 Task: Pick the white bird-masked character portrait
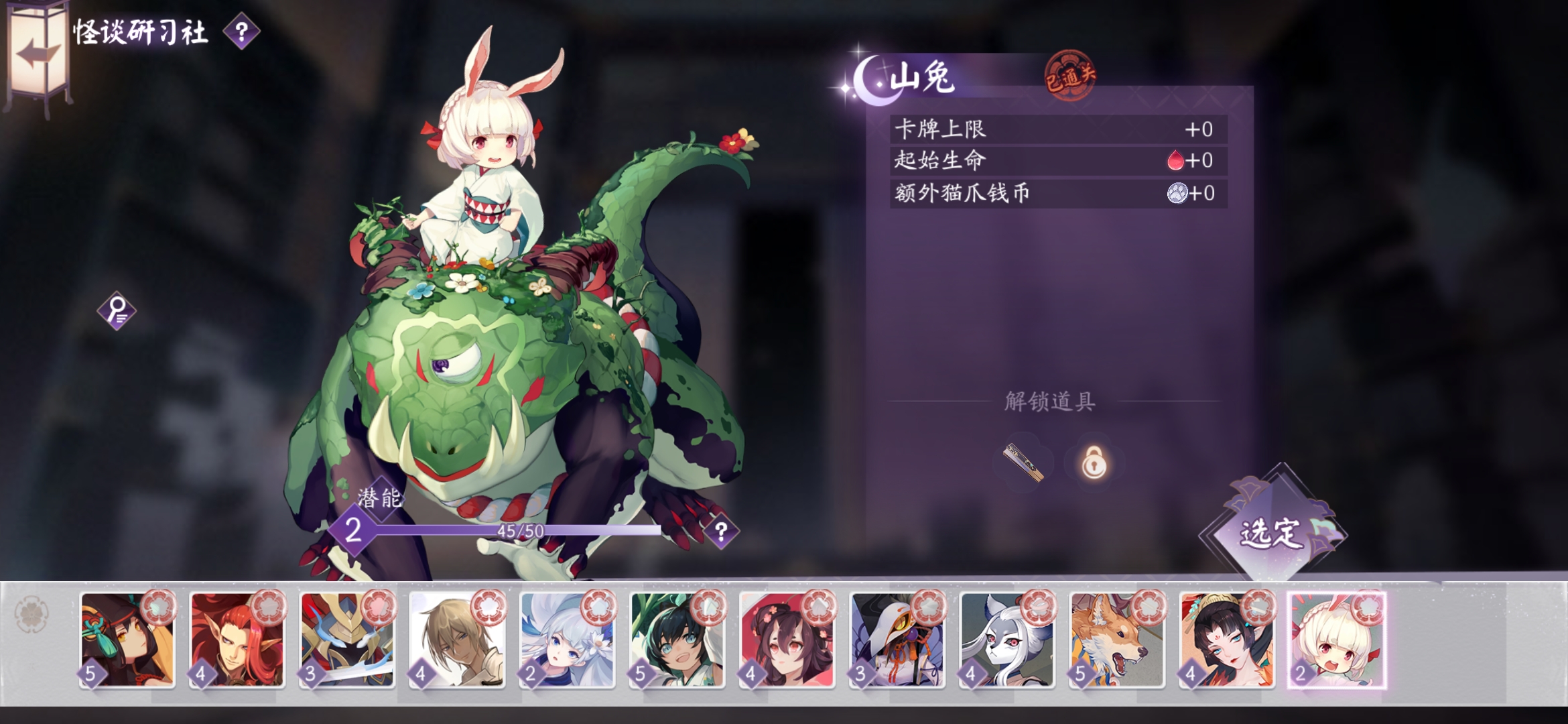[x=897, y=640]
